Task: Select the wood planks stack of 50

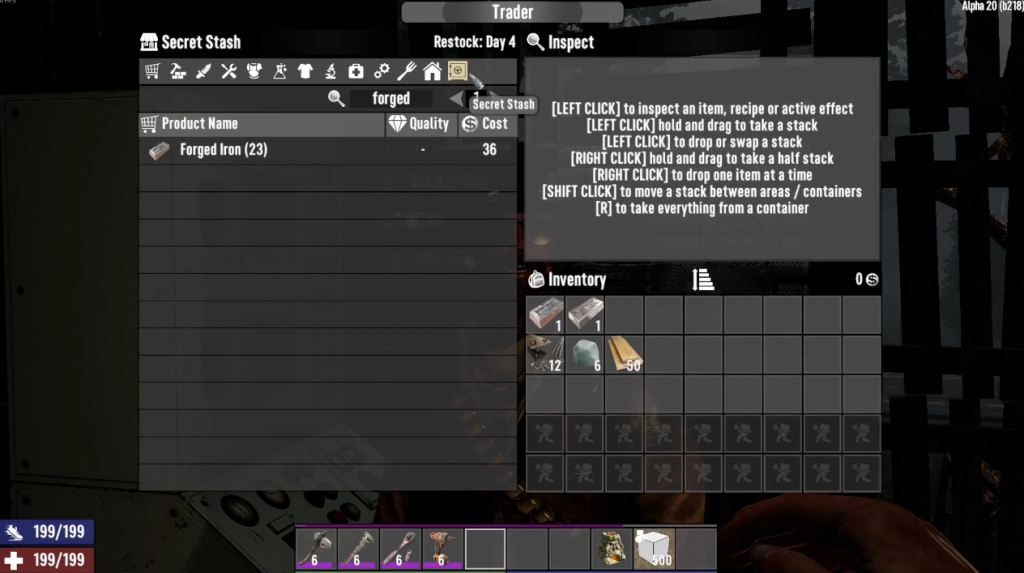Action: point(625,354)
